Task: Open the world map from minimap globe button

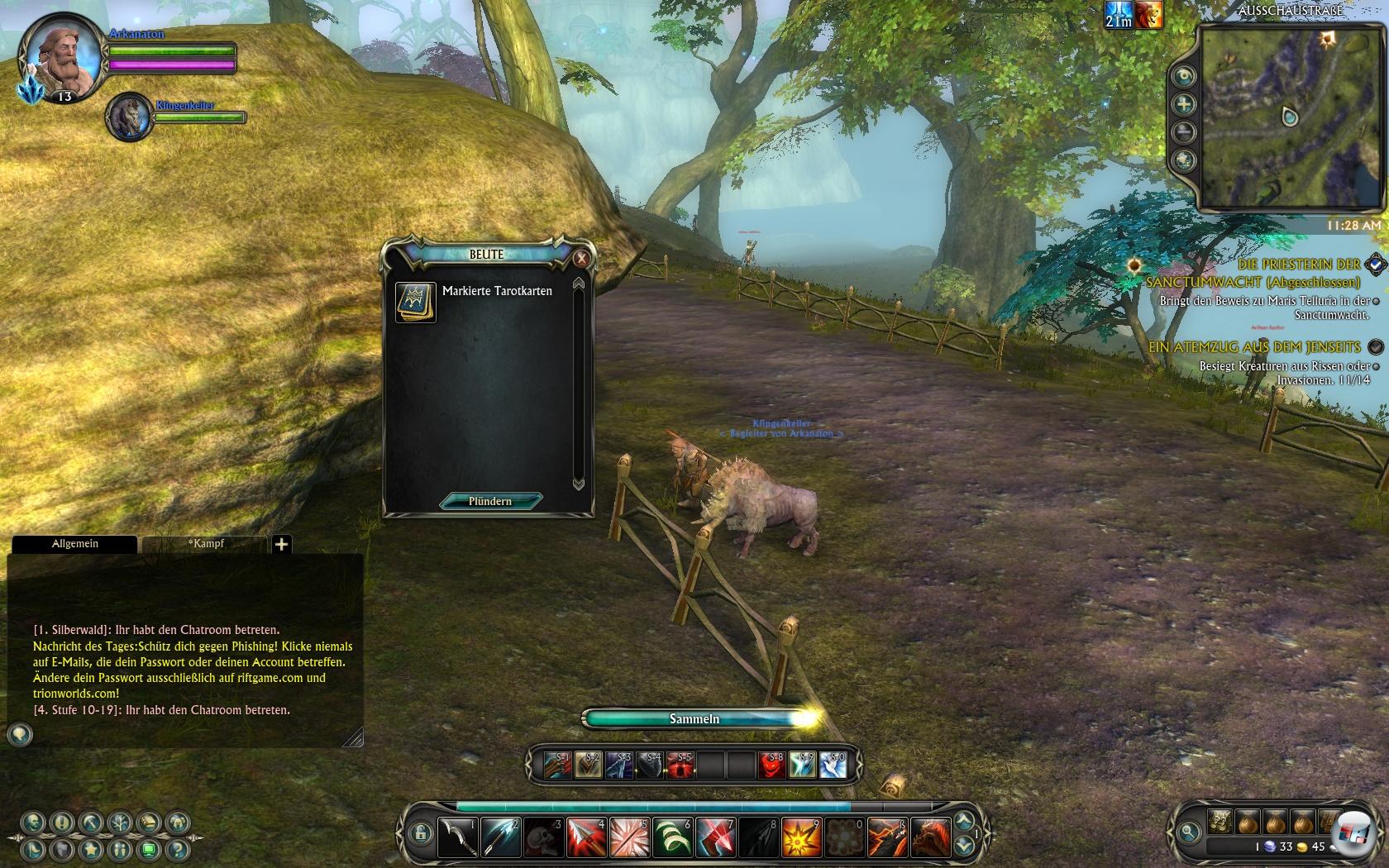Action: (1184, 160)
